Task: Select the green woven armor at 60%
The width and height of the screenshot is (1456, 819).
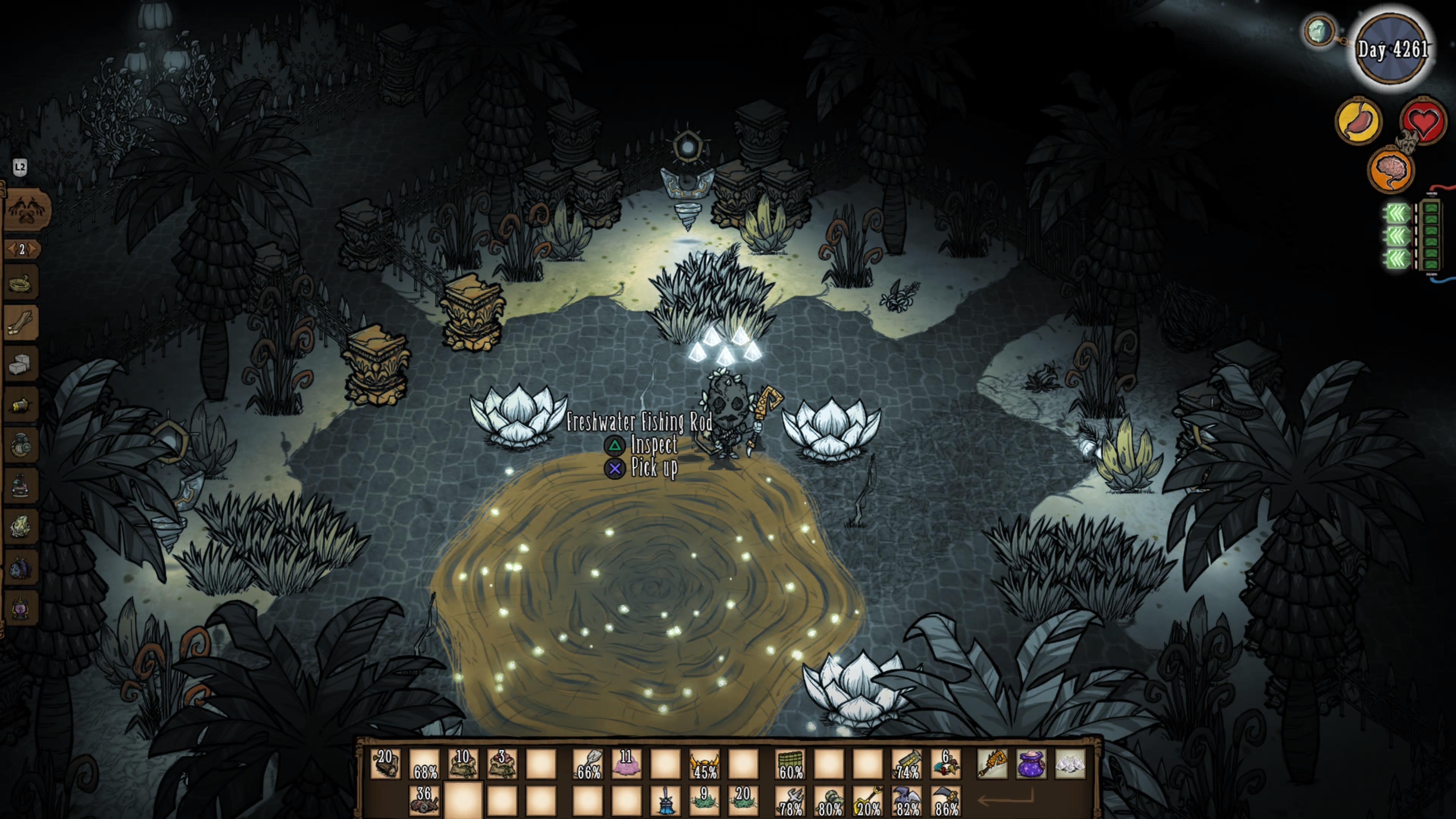Action: pyautogui.click(x=789, y=764)
